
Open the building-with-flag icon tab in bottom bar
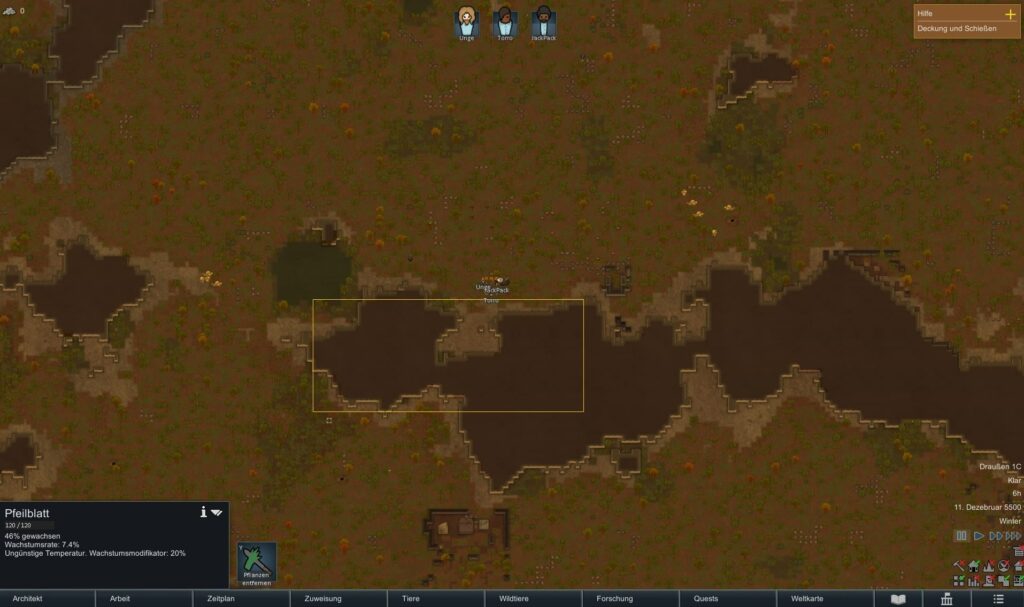point(946,598)
